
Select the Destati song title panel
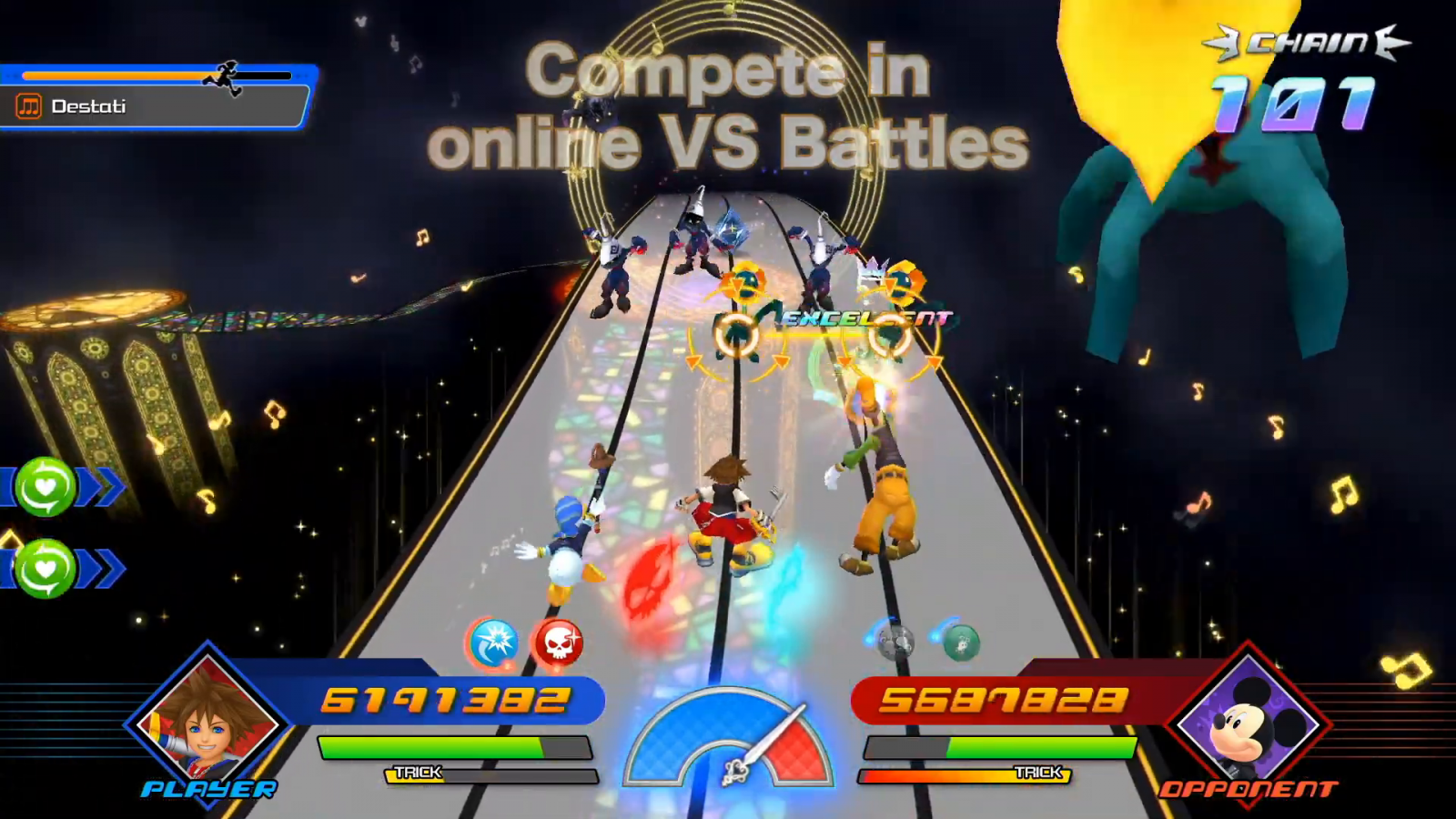(x=155, y=106)
